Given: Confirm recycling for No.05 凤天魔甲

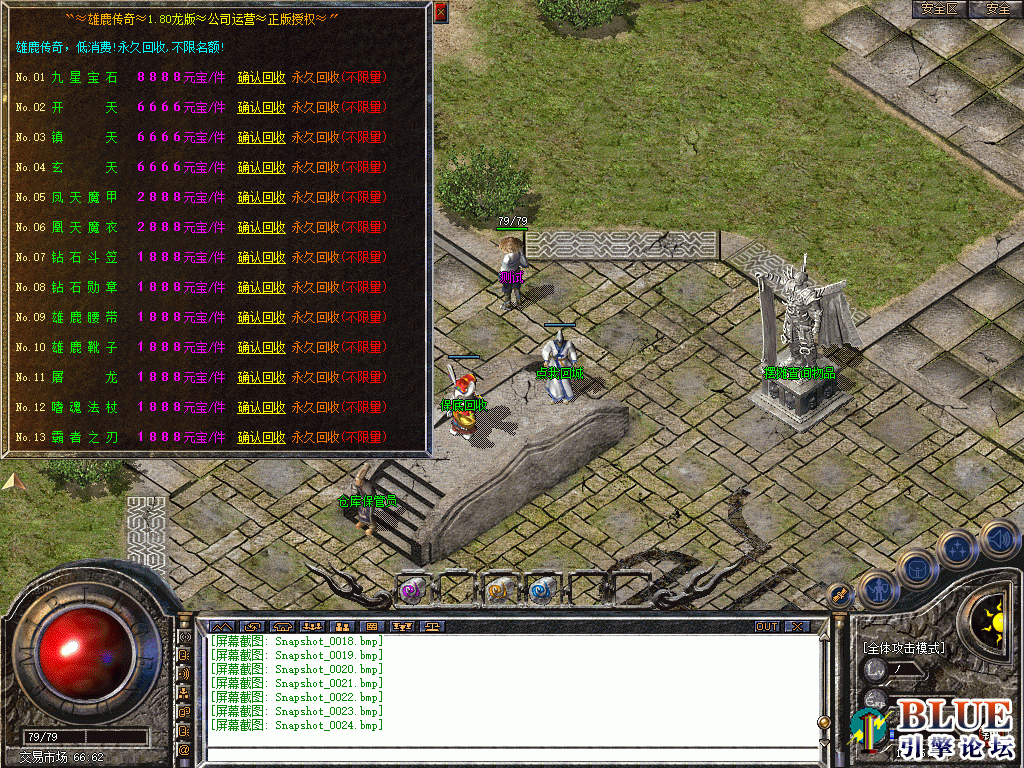Looking at the screenshot, I should pyautogui.click(x=261, y=197).
